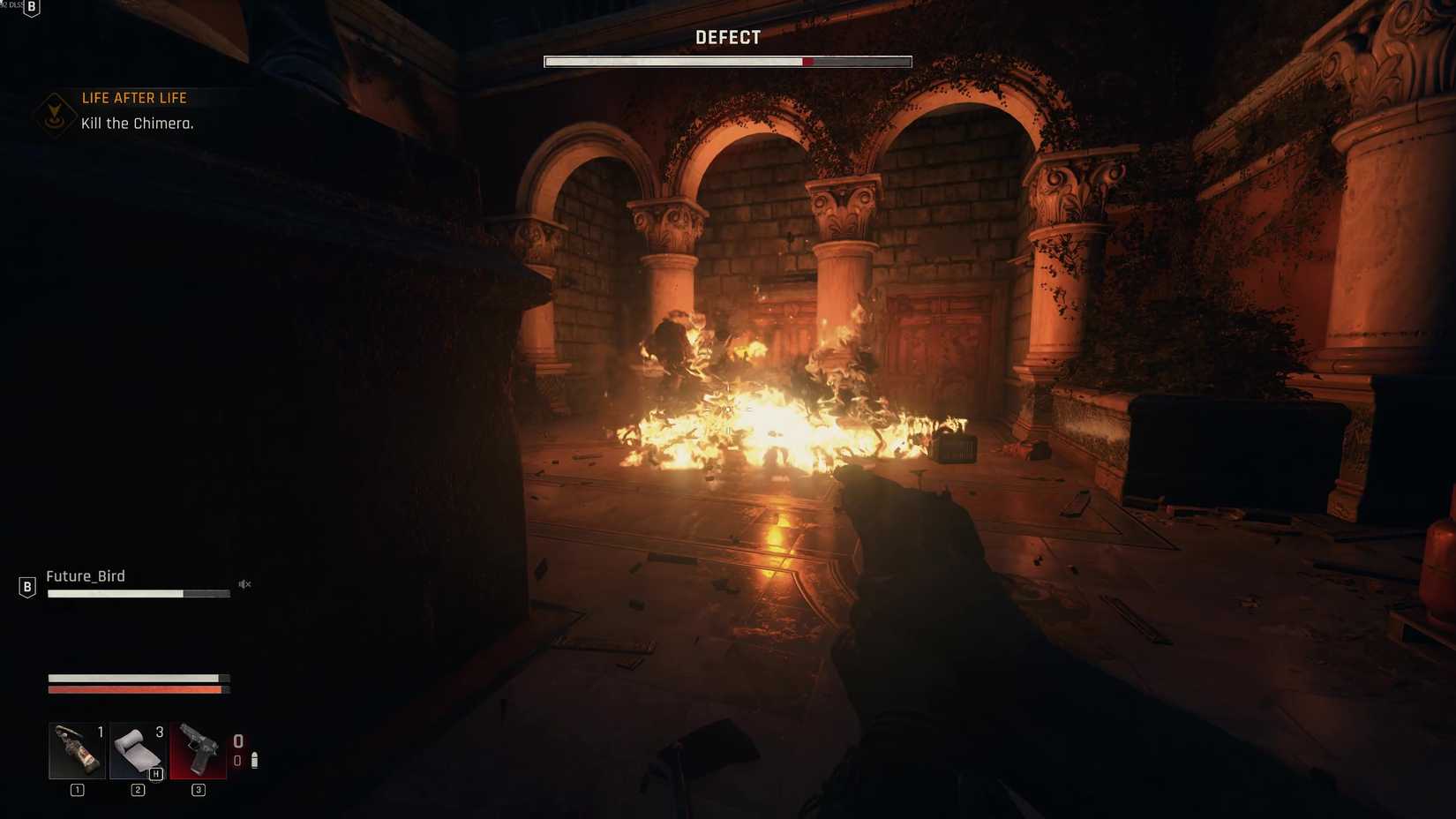Click the B shield badge next to Future_Bird

(26, 584)
